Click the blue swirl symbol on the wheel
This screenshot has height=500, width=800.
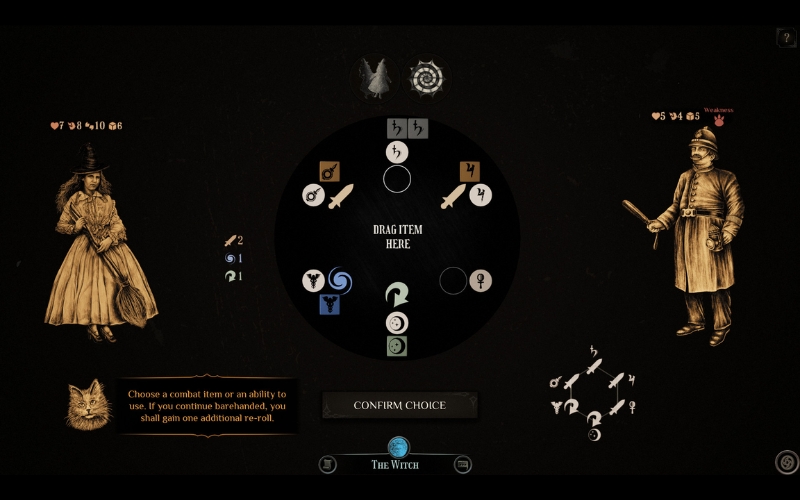pos(340,279)
